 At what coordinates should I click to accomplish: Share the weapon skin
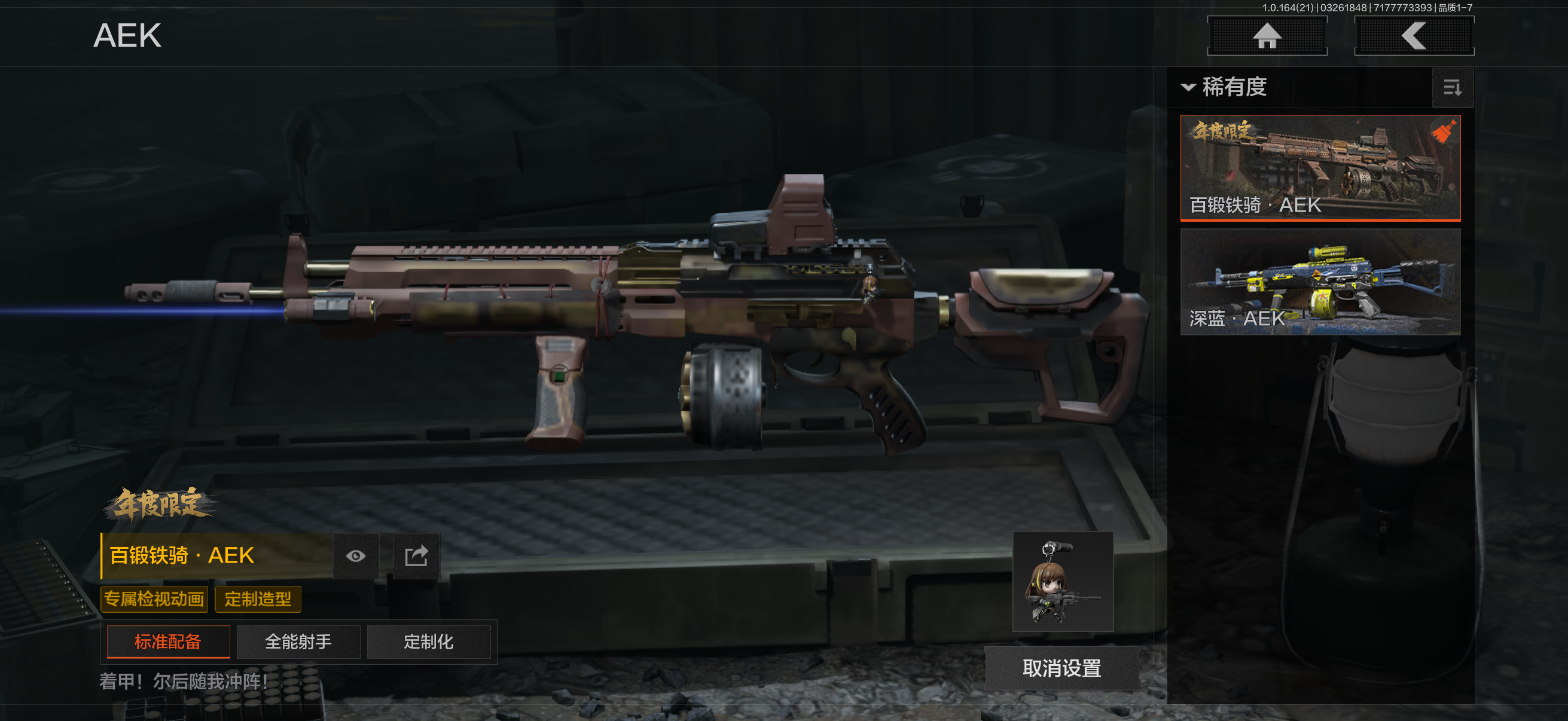[416, 555]
